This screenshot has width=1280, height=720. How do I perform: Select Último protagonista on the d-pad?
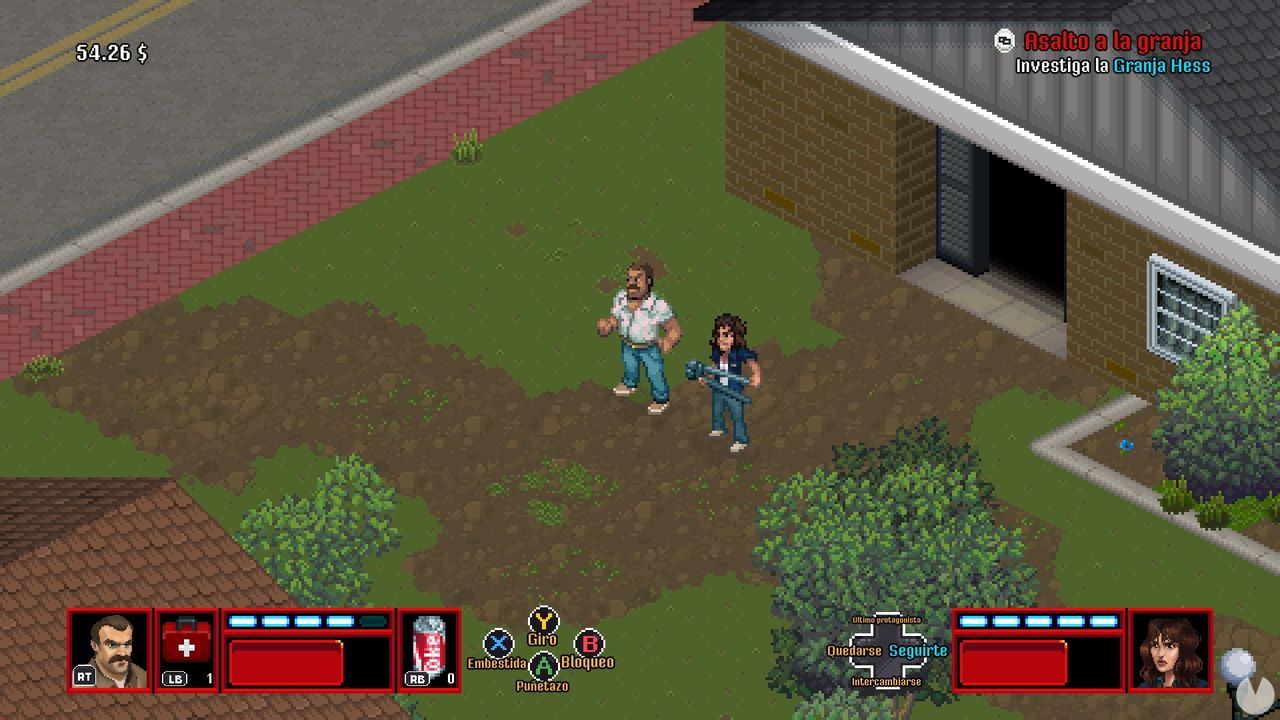888,622
